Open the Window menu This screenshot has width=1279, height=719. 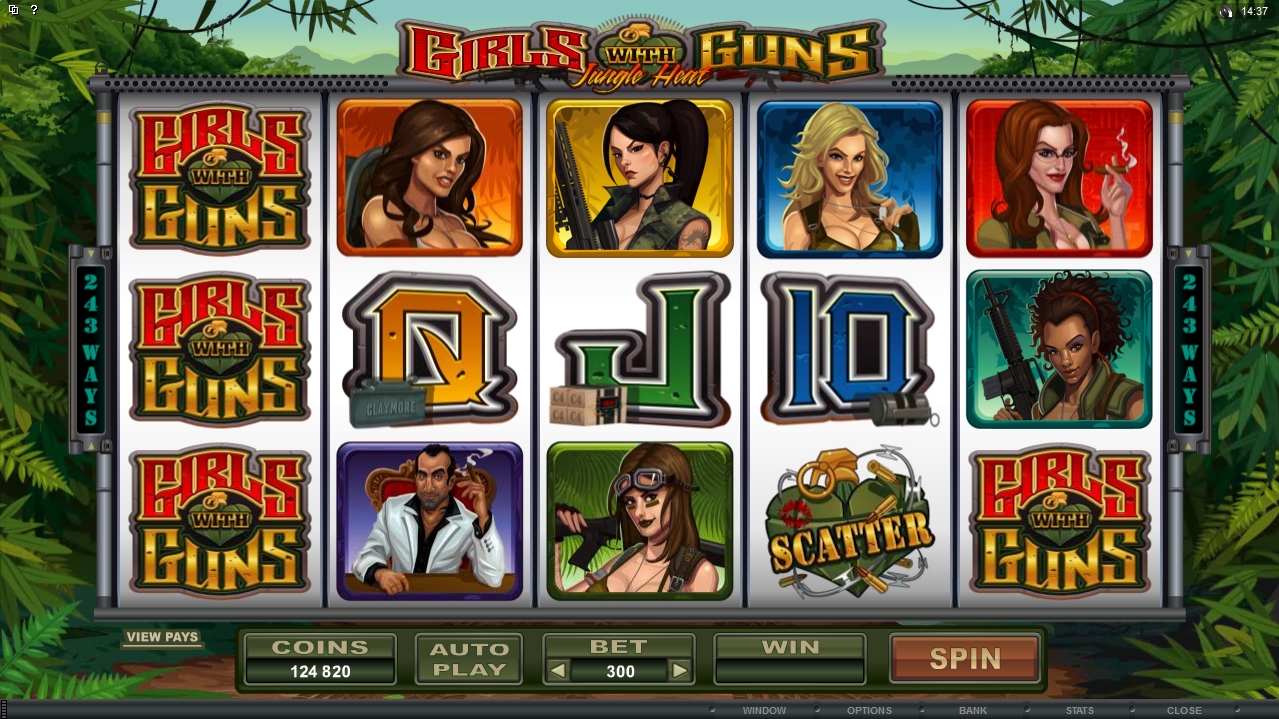tap(763, 710)
